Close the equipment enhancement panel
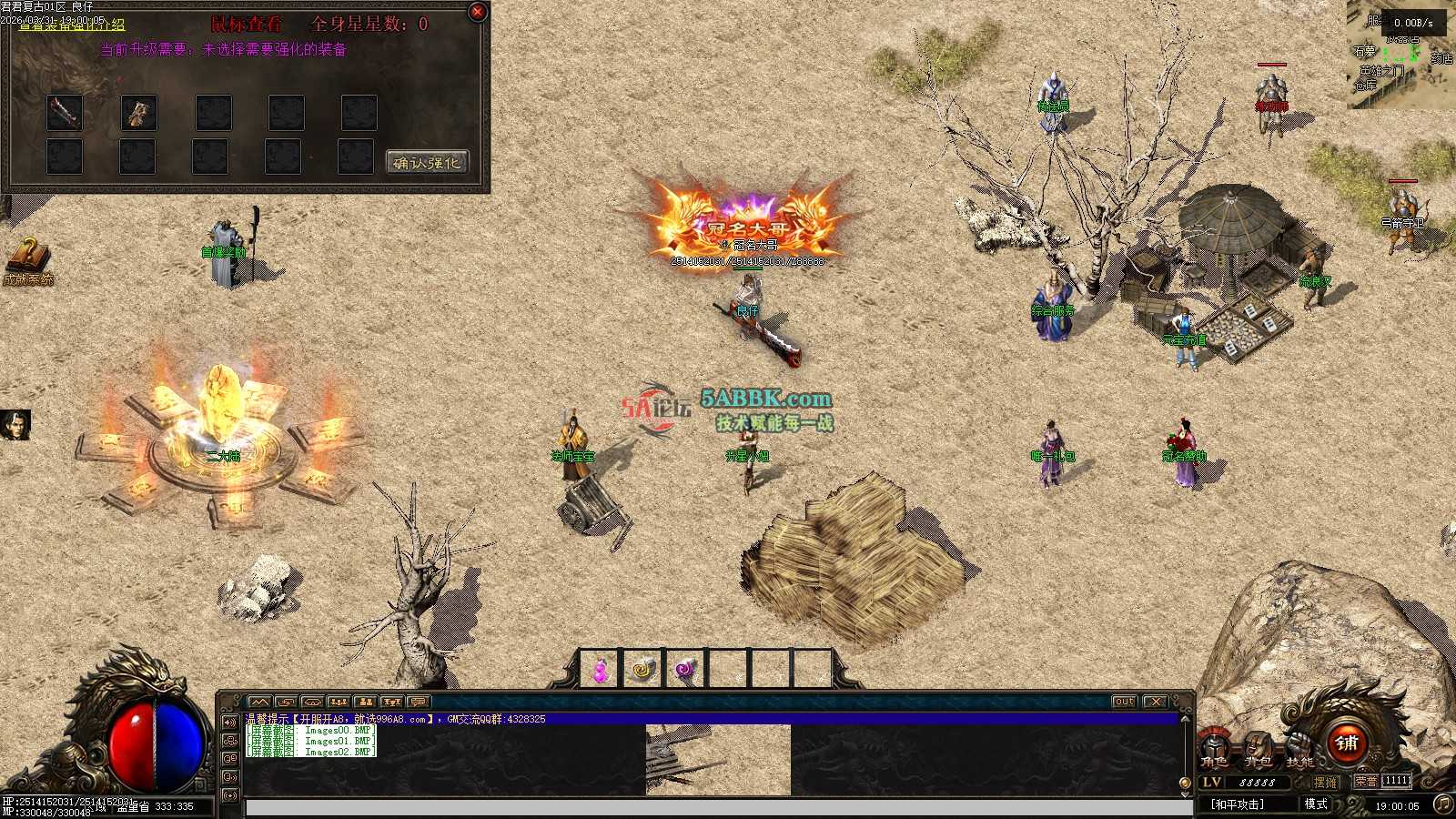The image size is (1456, 819). (477, 12)
